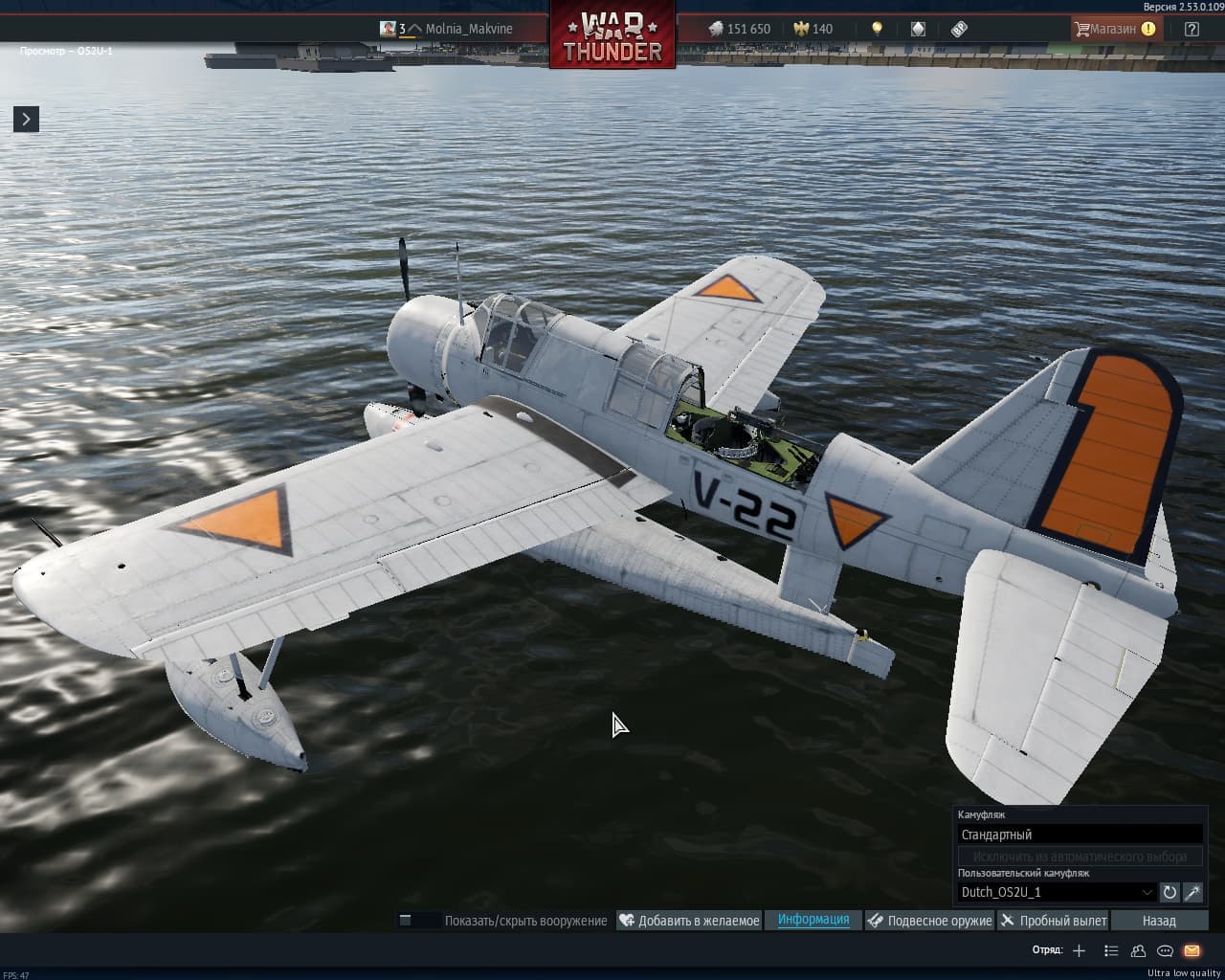Click the War Thunder logo
Image resolution: width=1225 pixels, height=980 pixels.
(612, 36)
